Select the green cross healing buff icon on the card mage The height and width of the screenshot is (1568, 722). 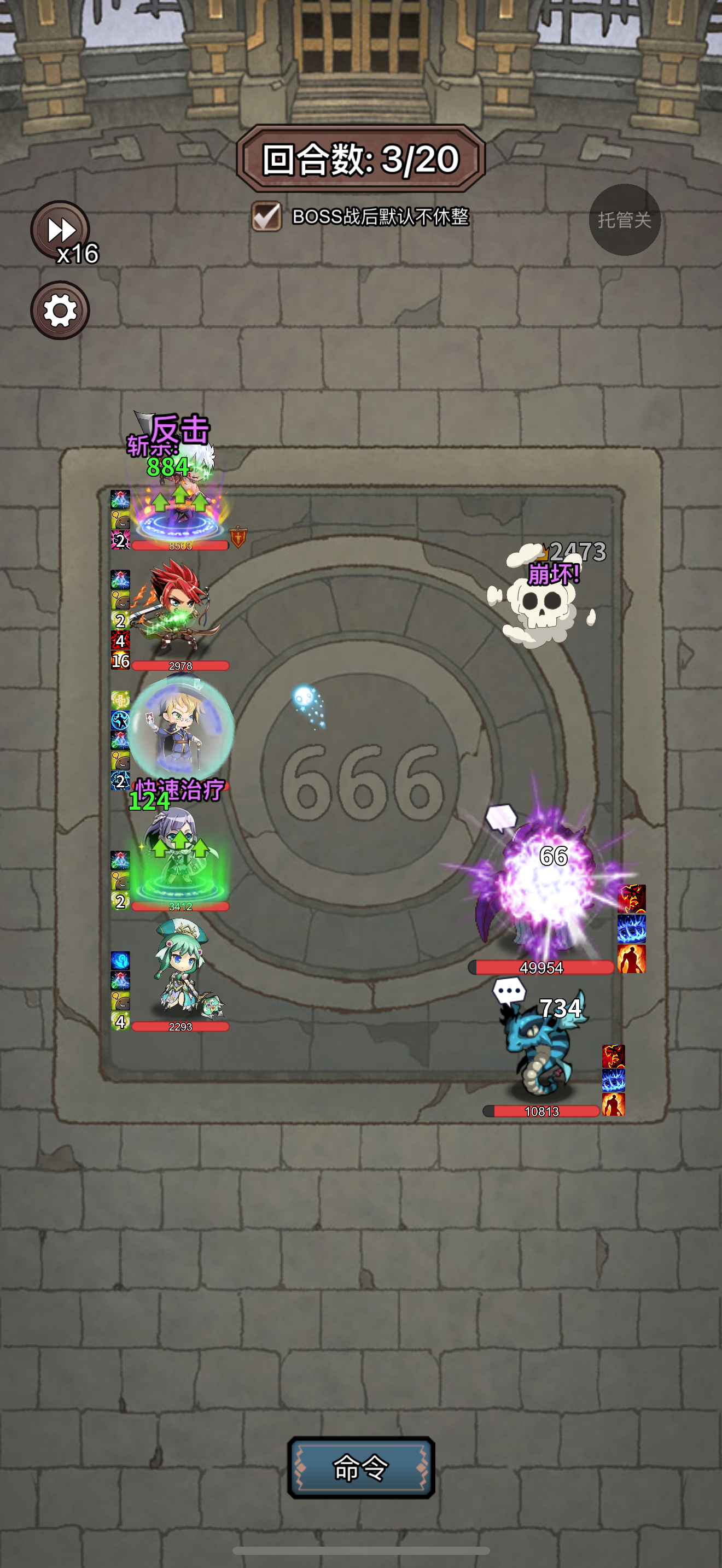pyautogui.click(x=120, y=700)
